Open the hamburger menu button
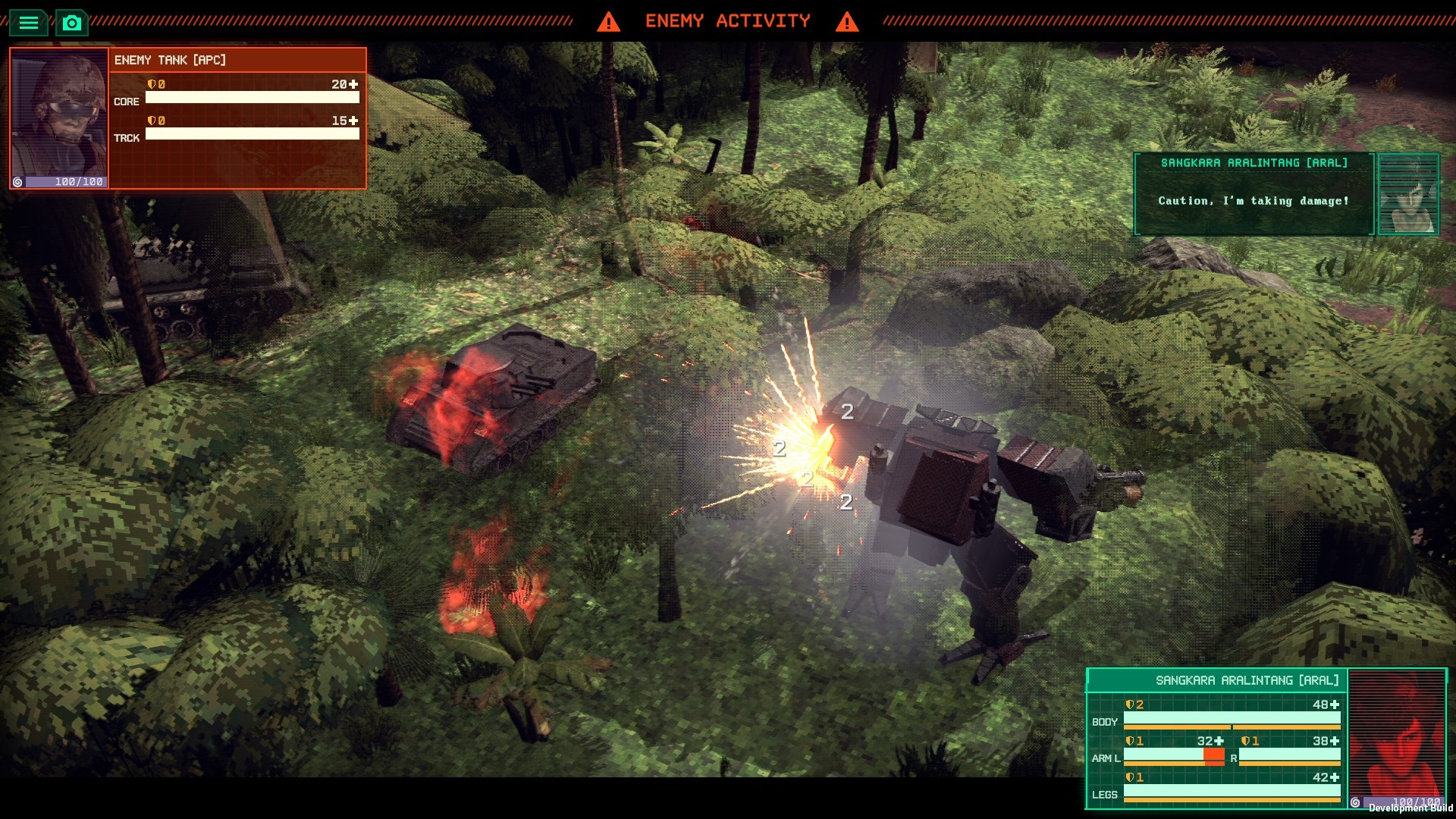 tap(28, 23)
